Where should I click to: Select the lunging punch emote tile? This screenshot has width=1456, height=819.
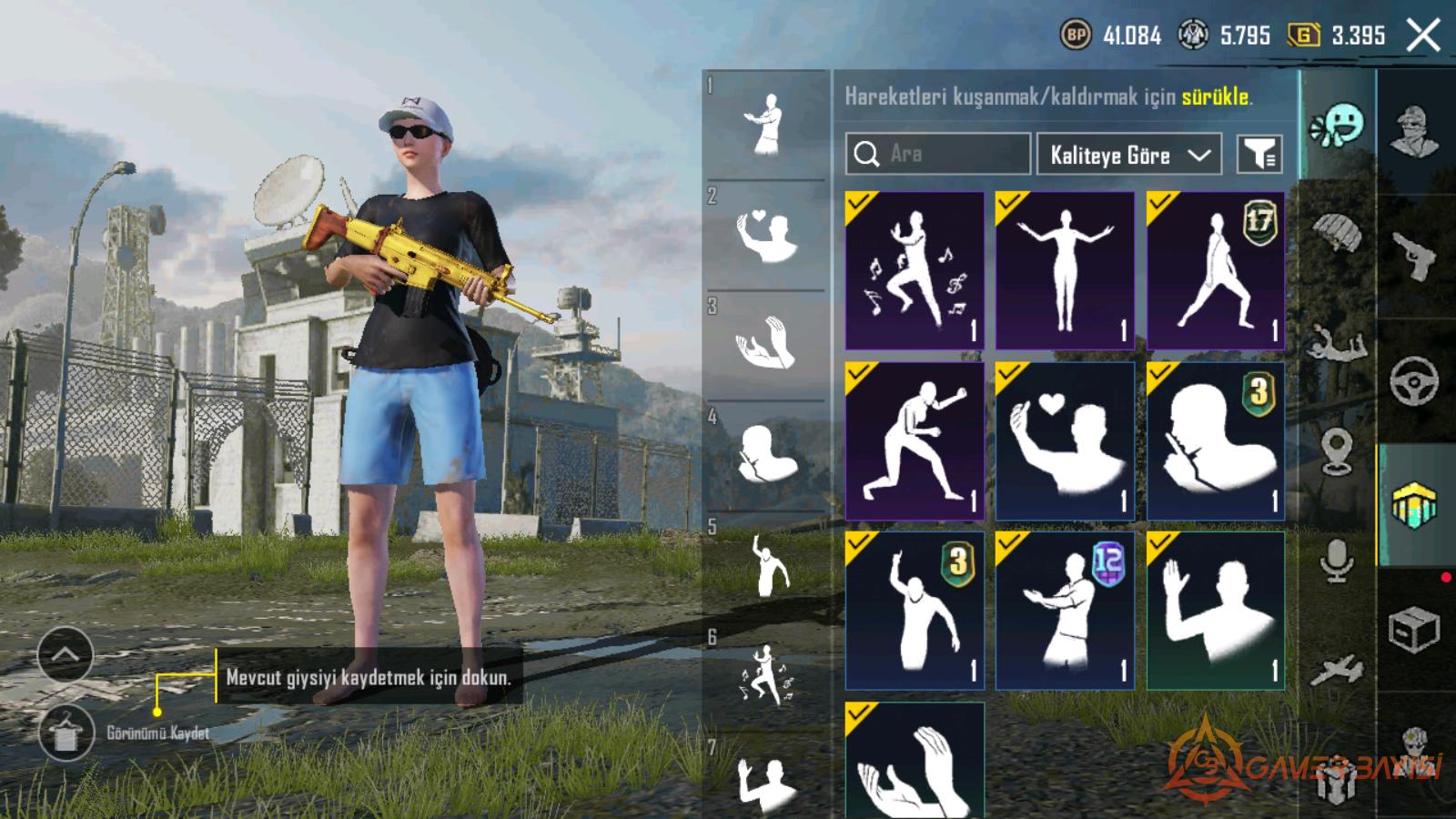point(915,441)
